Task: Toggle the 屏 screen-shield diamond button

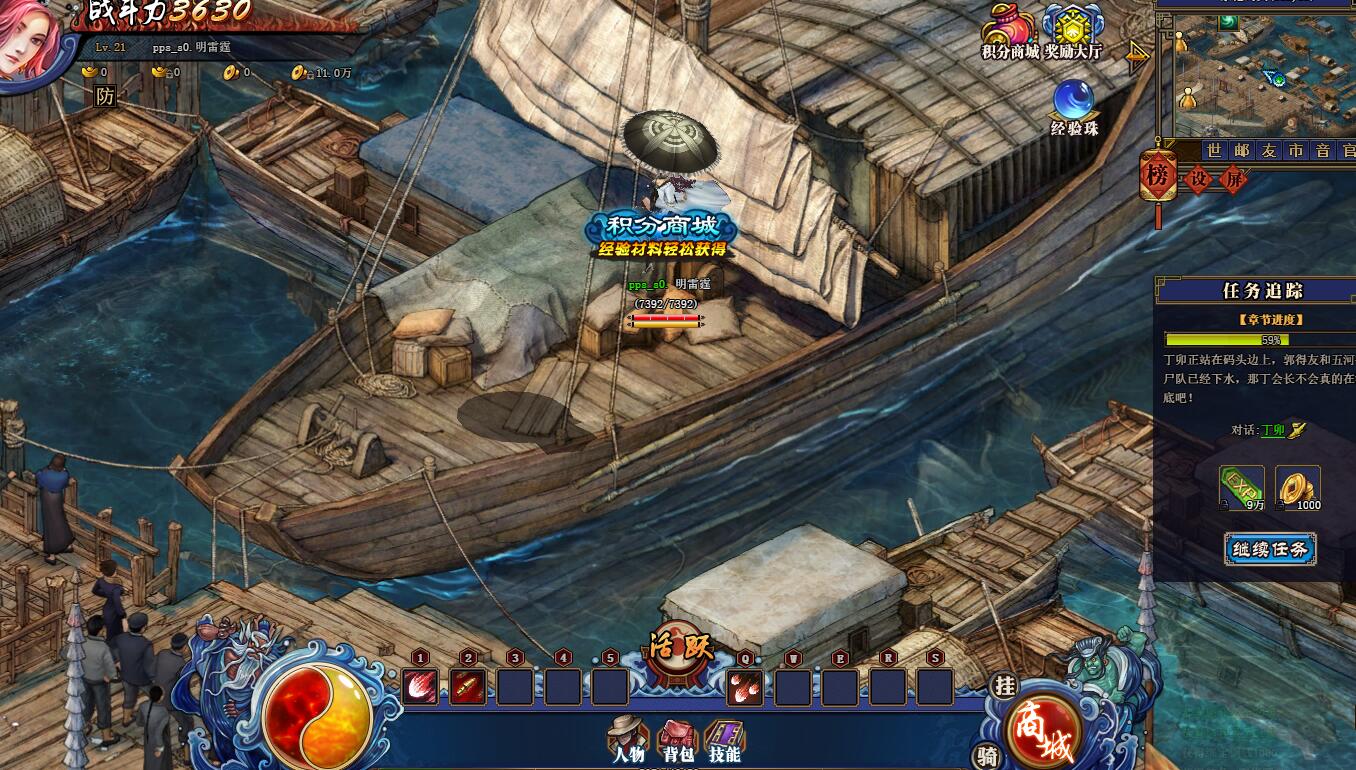Action: pos(1235,180)
